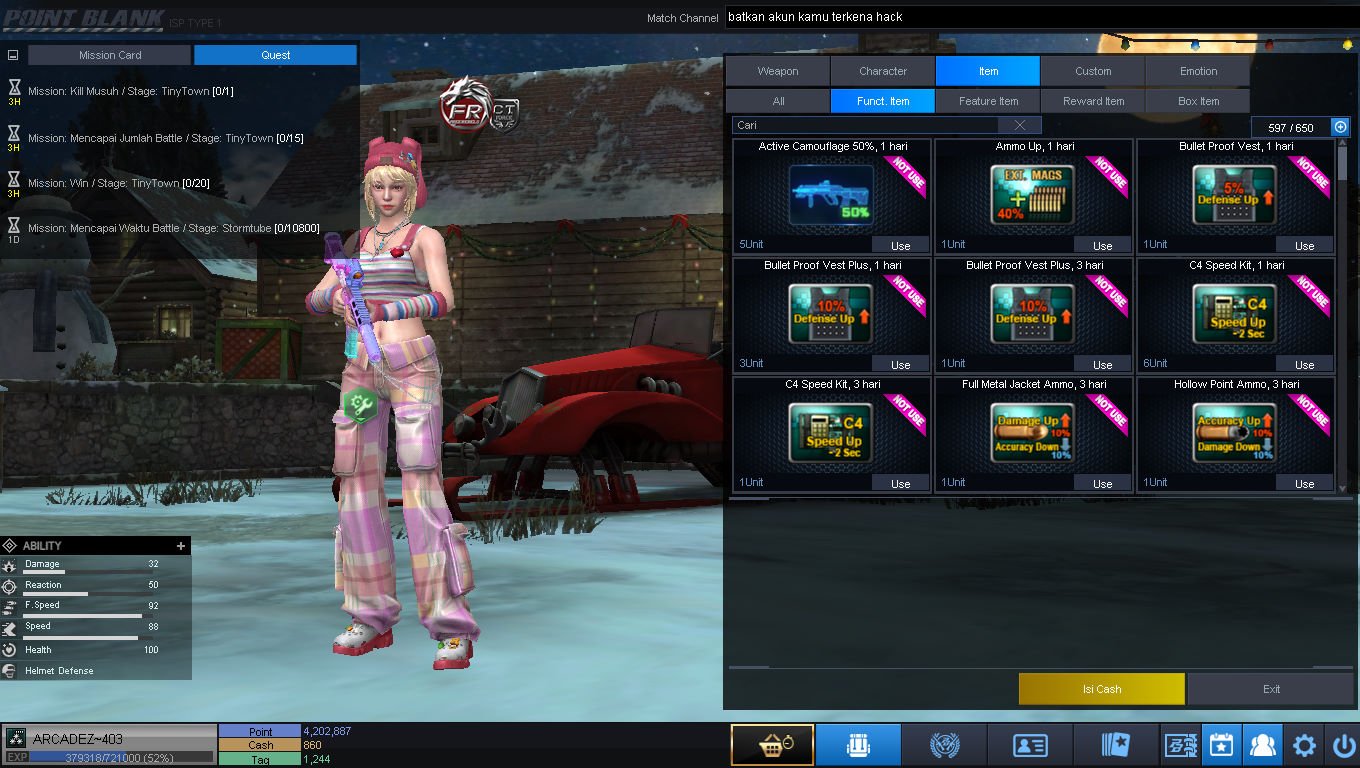Click the power button icon
Screen dimensions: 1360x768
tap(1343, 745)
